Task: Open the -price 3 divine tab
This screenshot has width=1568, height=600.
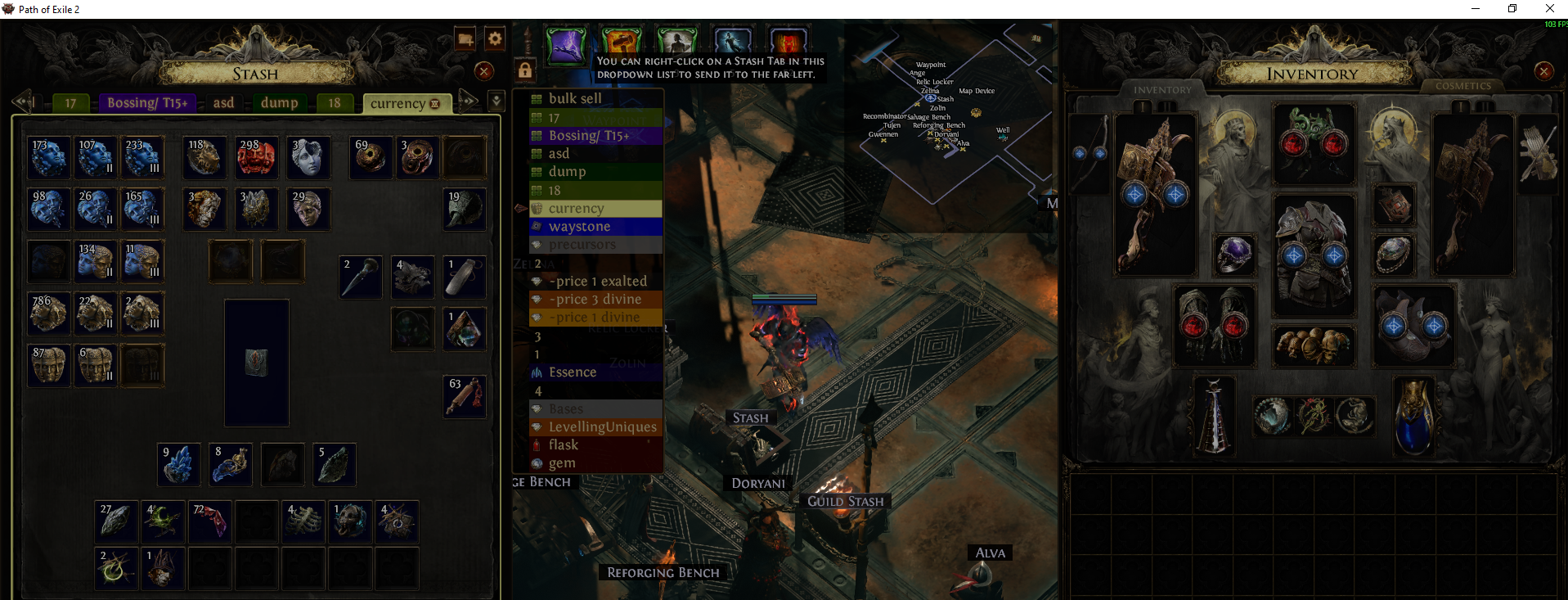Action: click(x=595, y=300)
